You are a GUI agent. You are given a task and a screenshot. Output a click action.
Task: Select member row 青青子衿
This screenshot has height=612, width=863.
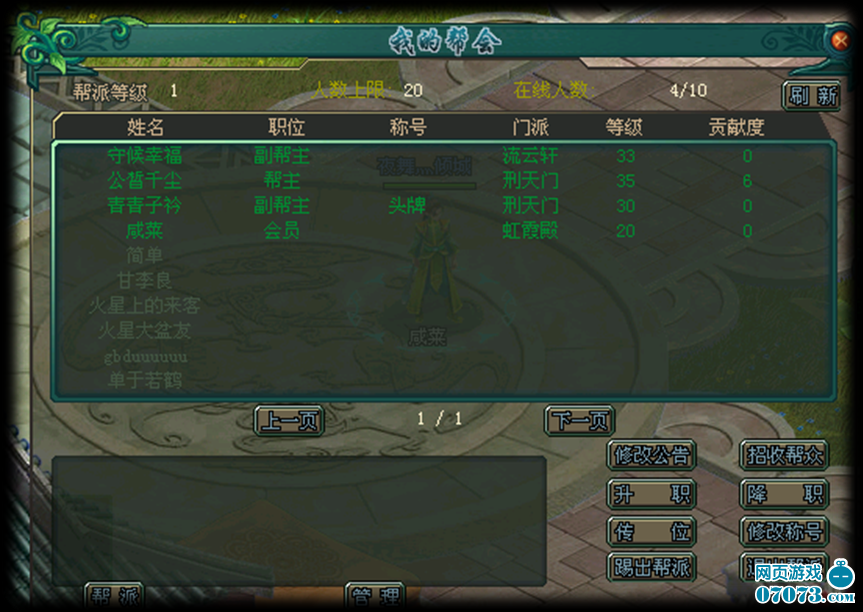coord(145,206)
